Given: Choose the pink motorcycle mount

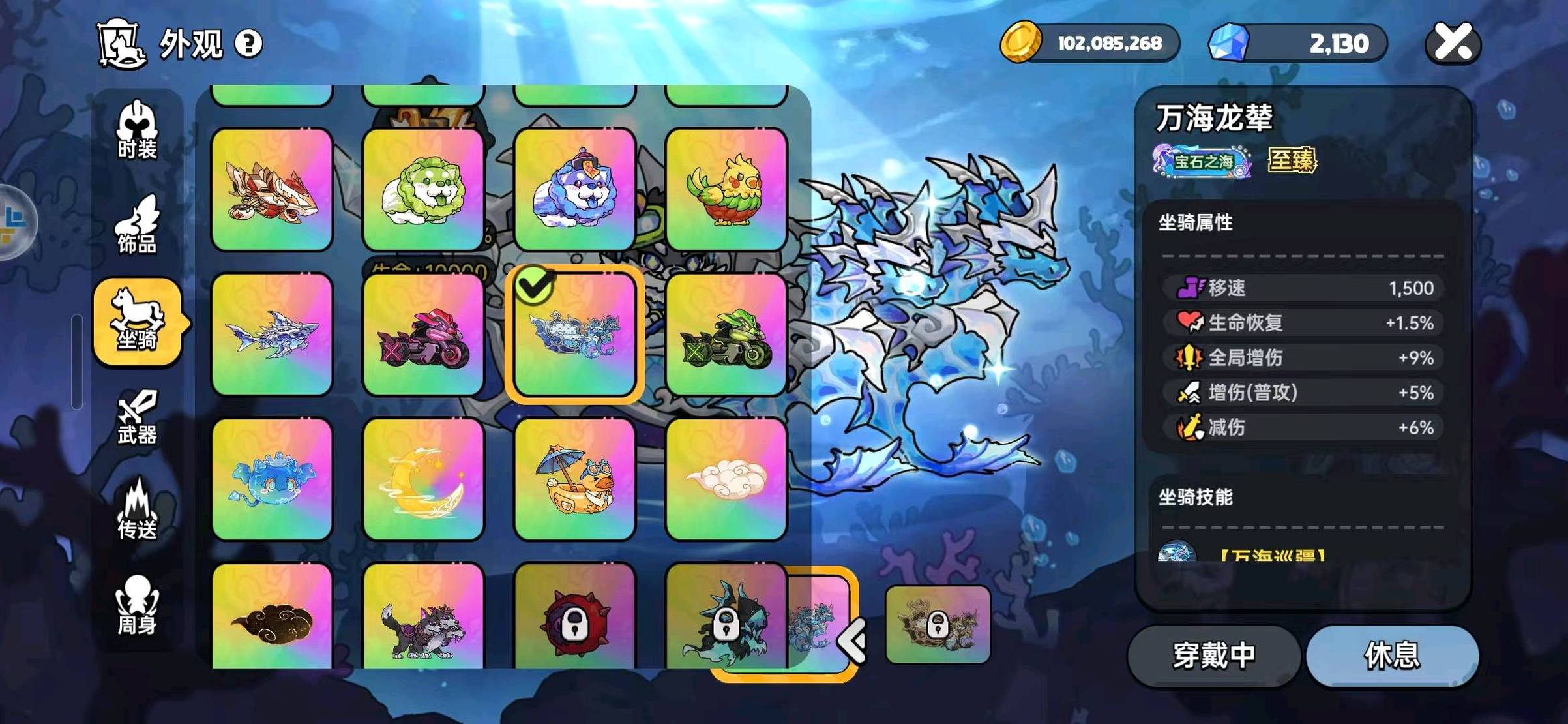Looking at the screenshot, I should point(423,334).
